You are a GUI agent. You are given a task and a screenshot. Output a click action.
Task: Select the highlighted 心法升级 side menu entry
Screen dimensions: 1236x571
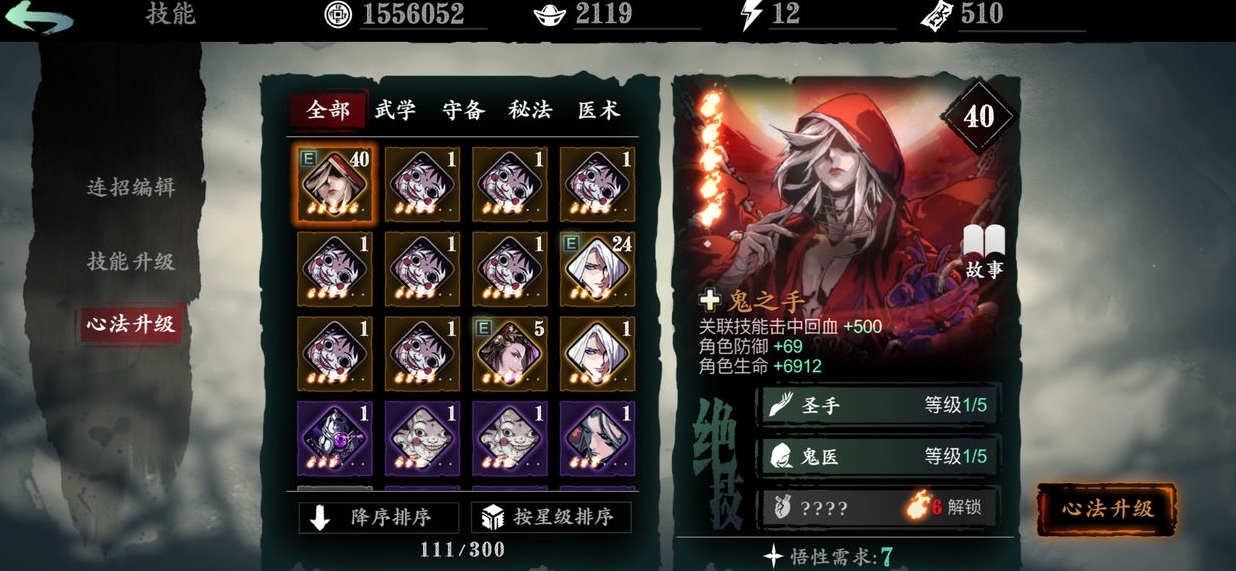point(131,324)
